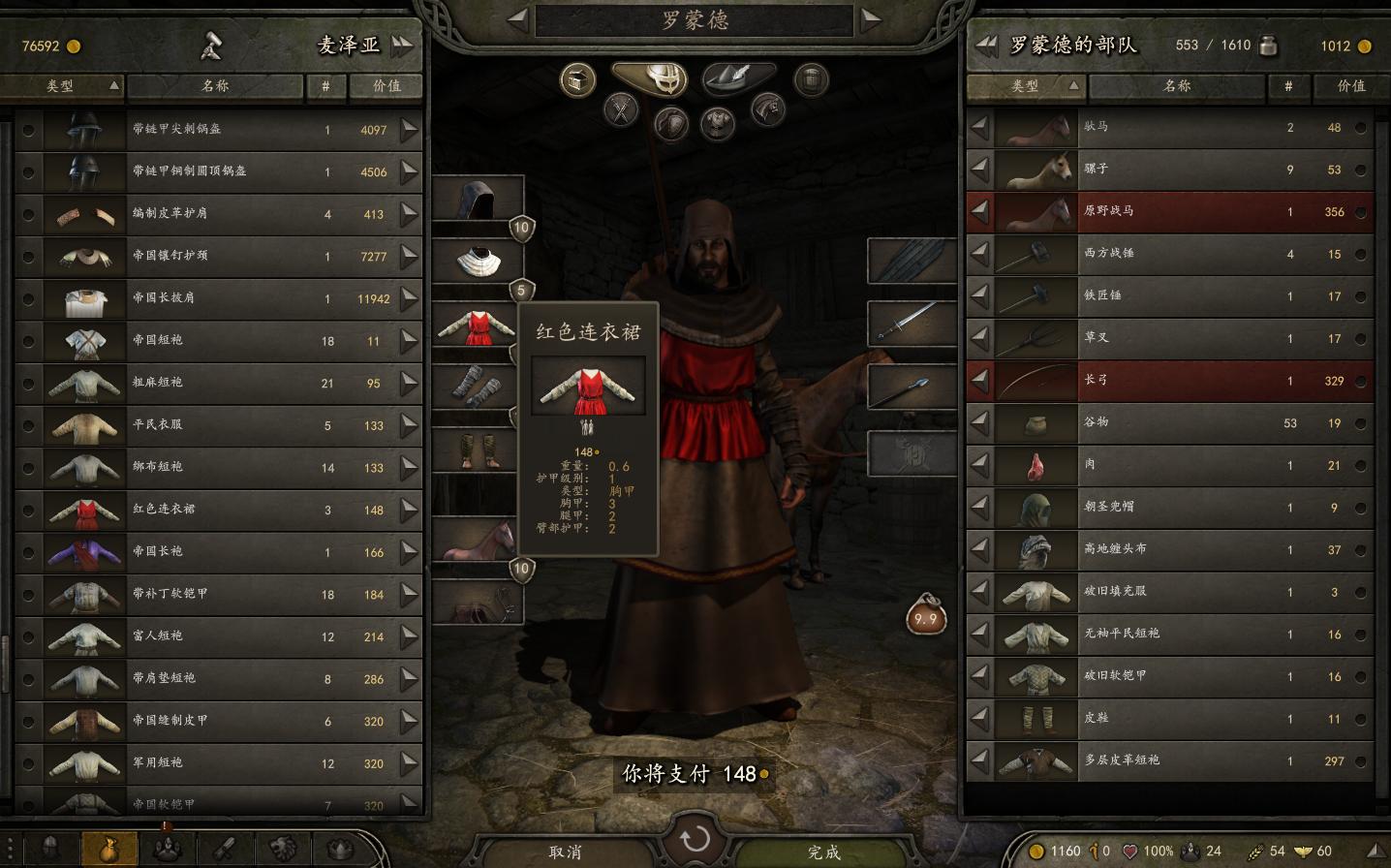
Task: Click the 完成 button to confirm trade
Action: coord(823,852)
